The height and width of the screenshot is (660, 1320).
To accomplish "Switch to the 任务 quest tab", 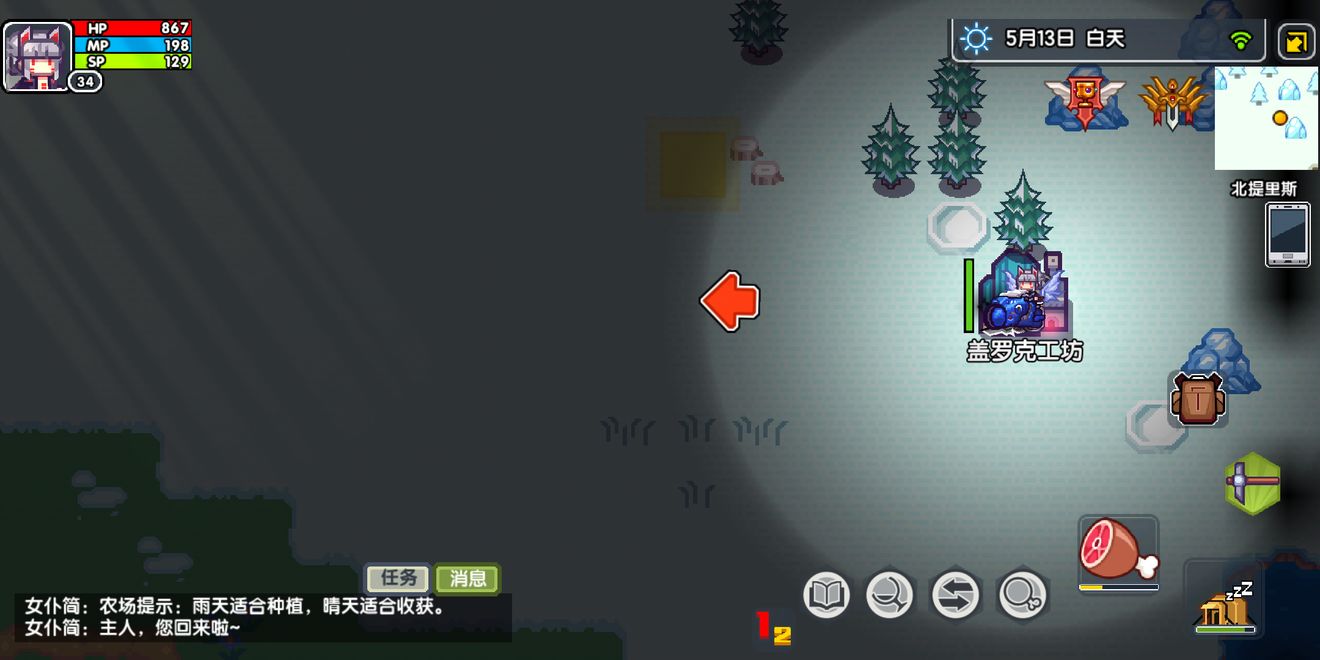I will click(x=398, y=578).
